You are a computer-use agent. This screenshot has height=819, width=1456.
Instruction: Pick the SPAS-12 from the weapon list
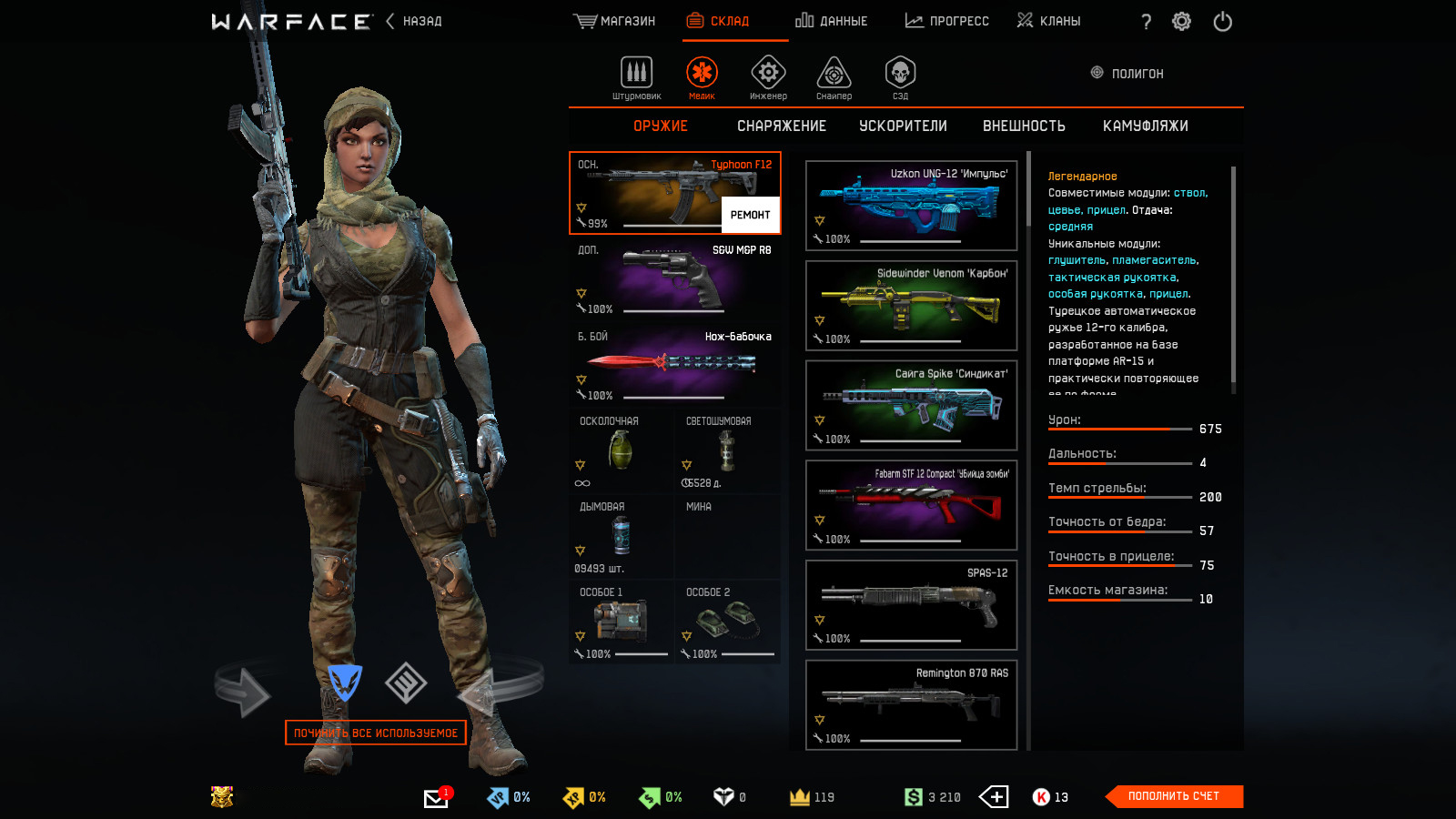(x=911, y=605)
